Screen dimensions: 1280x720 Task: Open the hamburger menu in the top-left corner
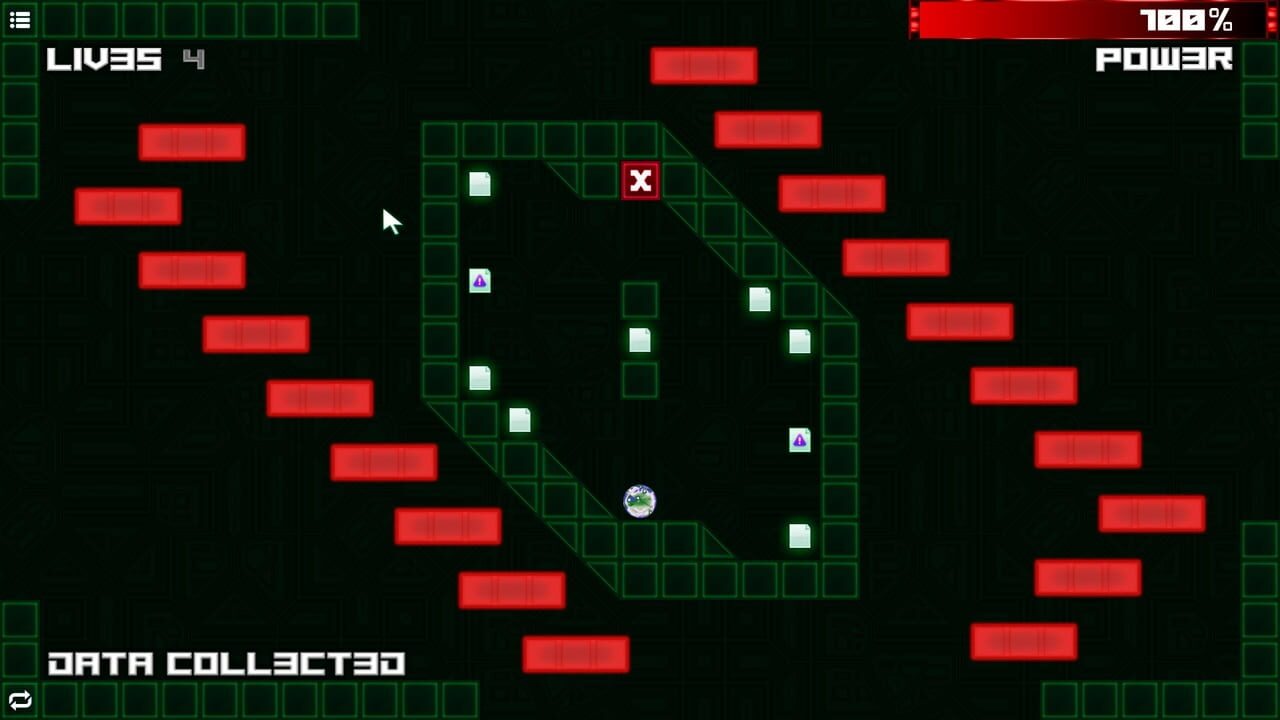pyautogui.click(x=19, y=19)
